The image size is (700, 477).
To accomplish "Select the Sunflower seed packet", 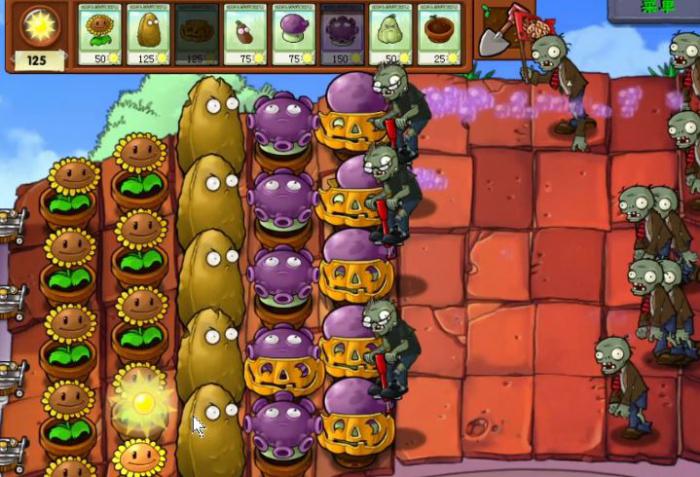I will coord(100,34).
